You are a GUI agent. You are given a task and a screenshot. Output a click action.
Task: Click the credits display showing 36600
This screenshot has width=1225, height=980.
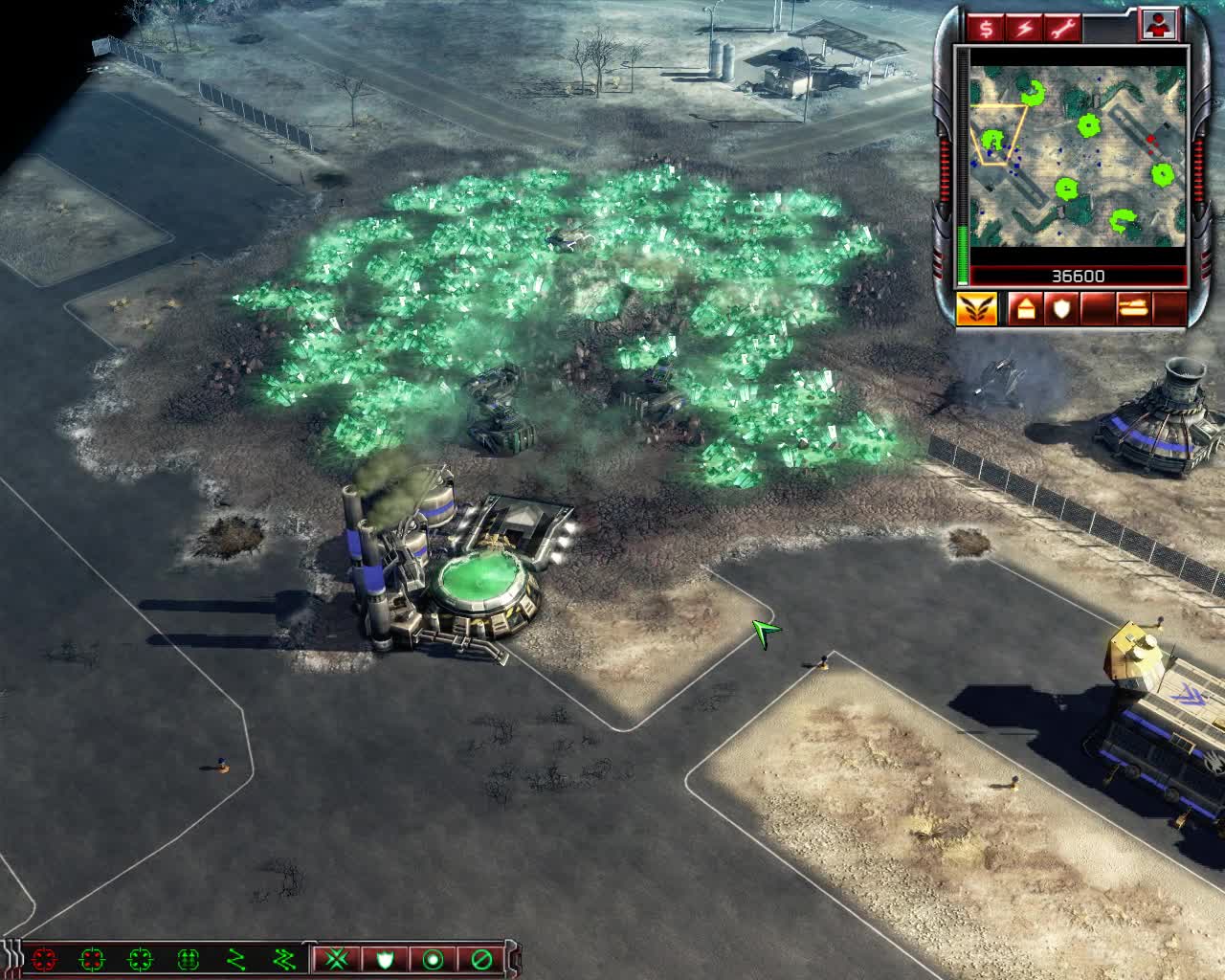(1079, 276)
